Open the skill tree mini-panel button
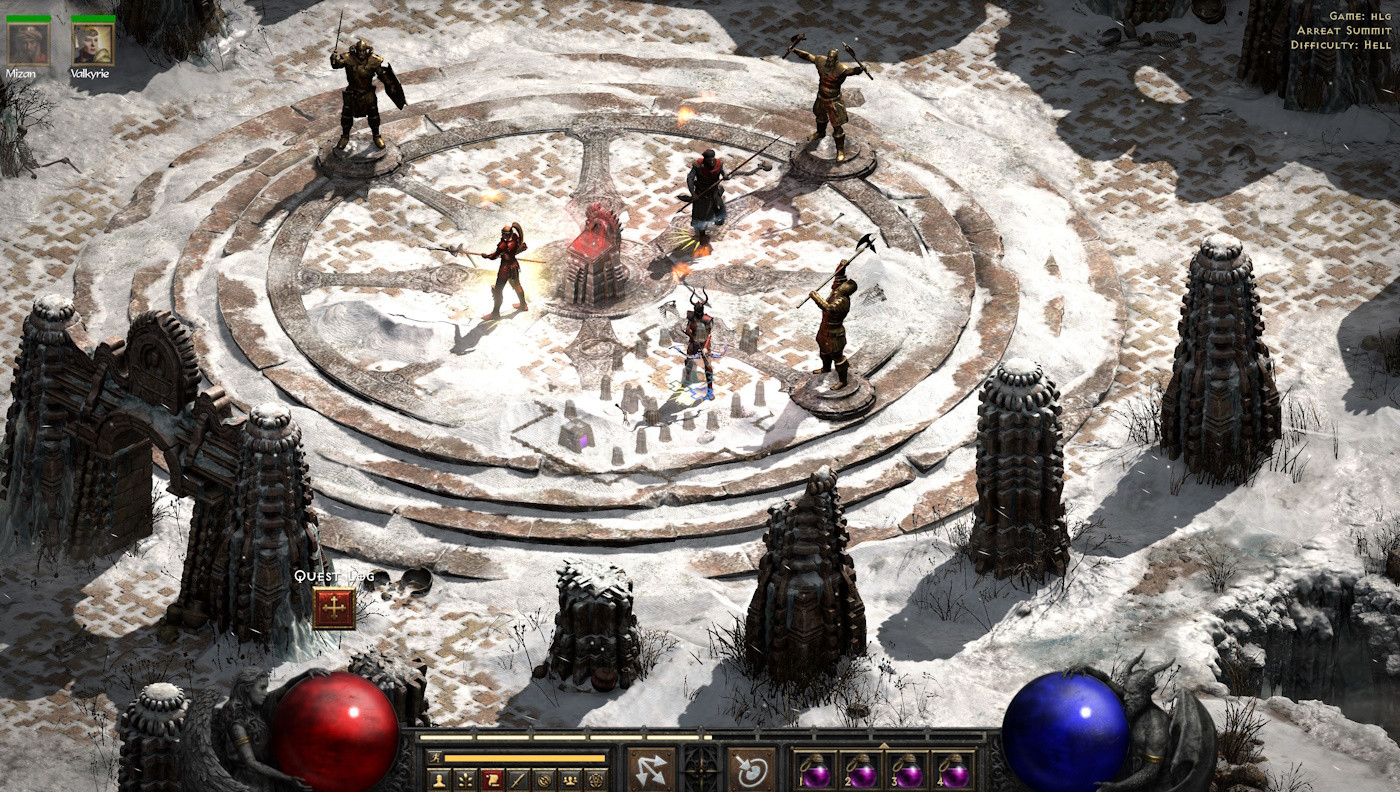This screenshot has height=792, width=1400. 464,778
